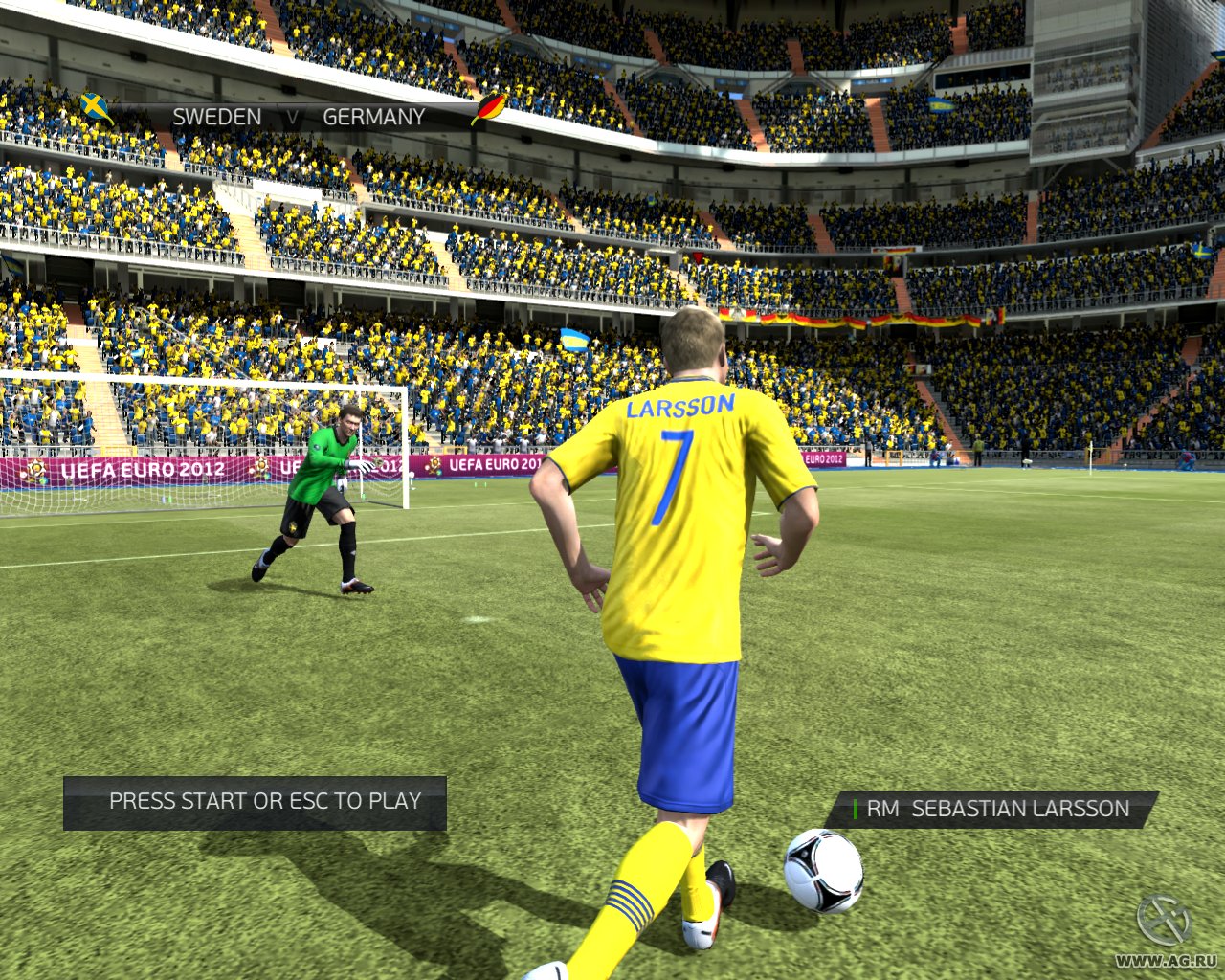The width and height of the screenshot is (1225, 980).
Task: Click the RM SEBASTIAN LARSSON player label
Action: [x=995, y=807]
